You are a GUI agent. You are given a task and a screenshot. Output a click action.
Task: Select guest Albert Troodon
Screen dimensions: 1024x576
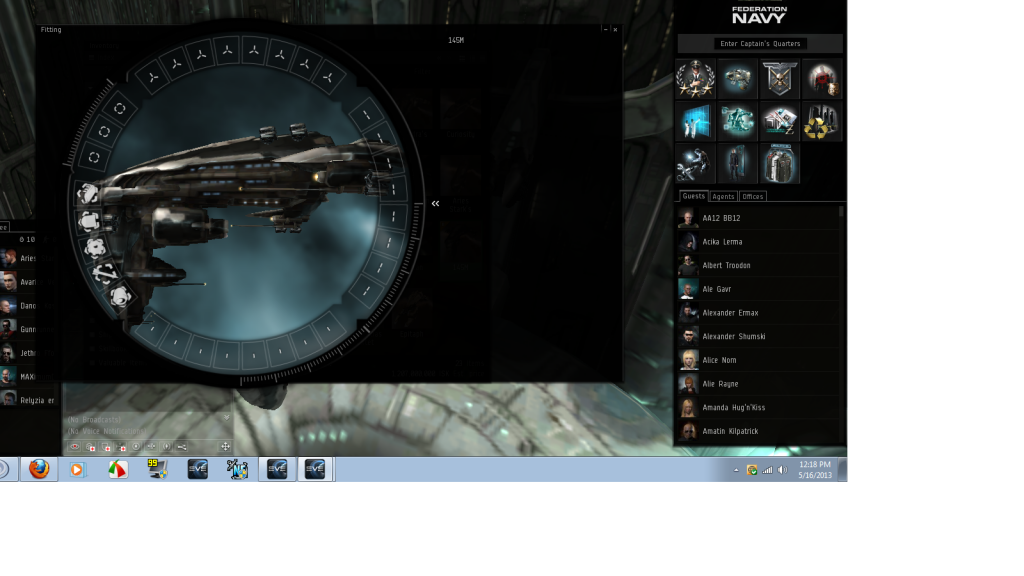(726, 266)
